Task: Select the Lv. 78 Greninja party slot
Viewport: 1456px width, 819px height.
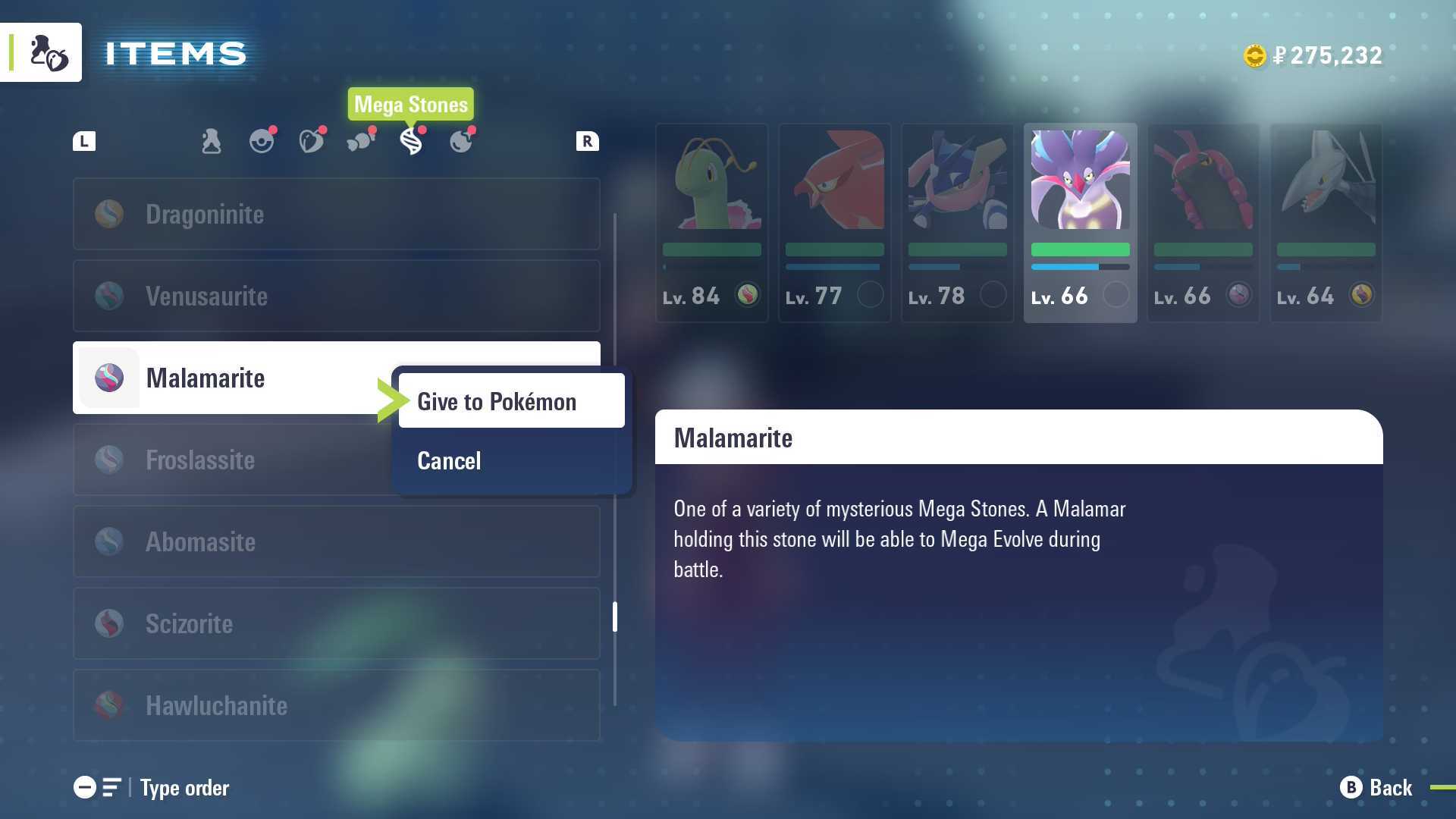Action: tap(957, 223)
